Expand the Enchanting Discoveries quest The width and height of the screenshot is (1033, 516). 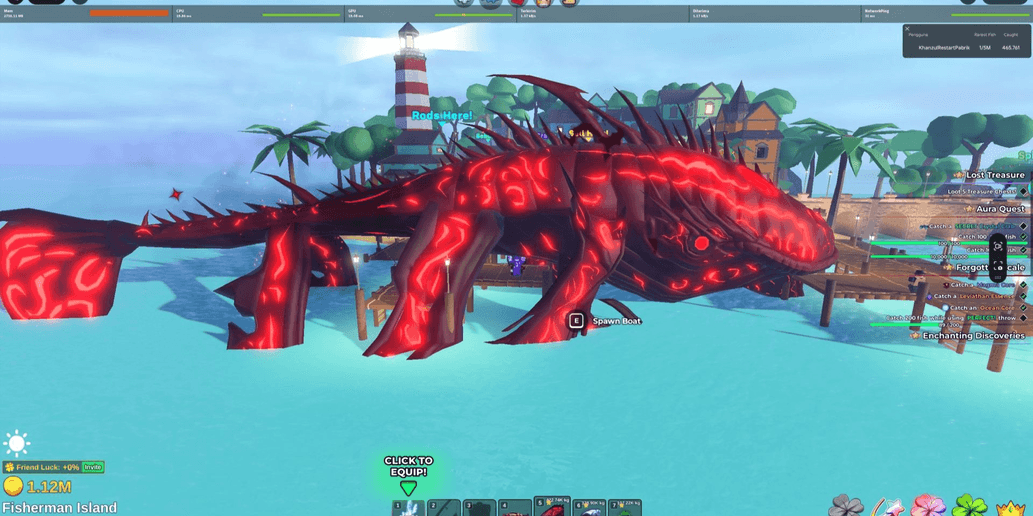tap(972, 336)
